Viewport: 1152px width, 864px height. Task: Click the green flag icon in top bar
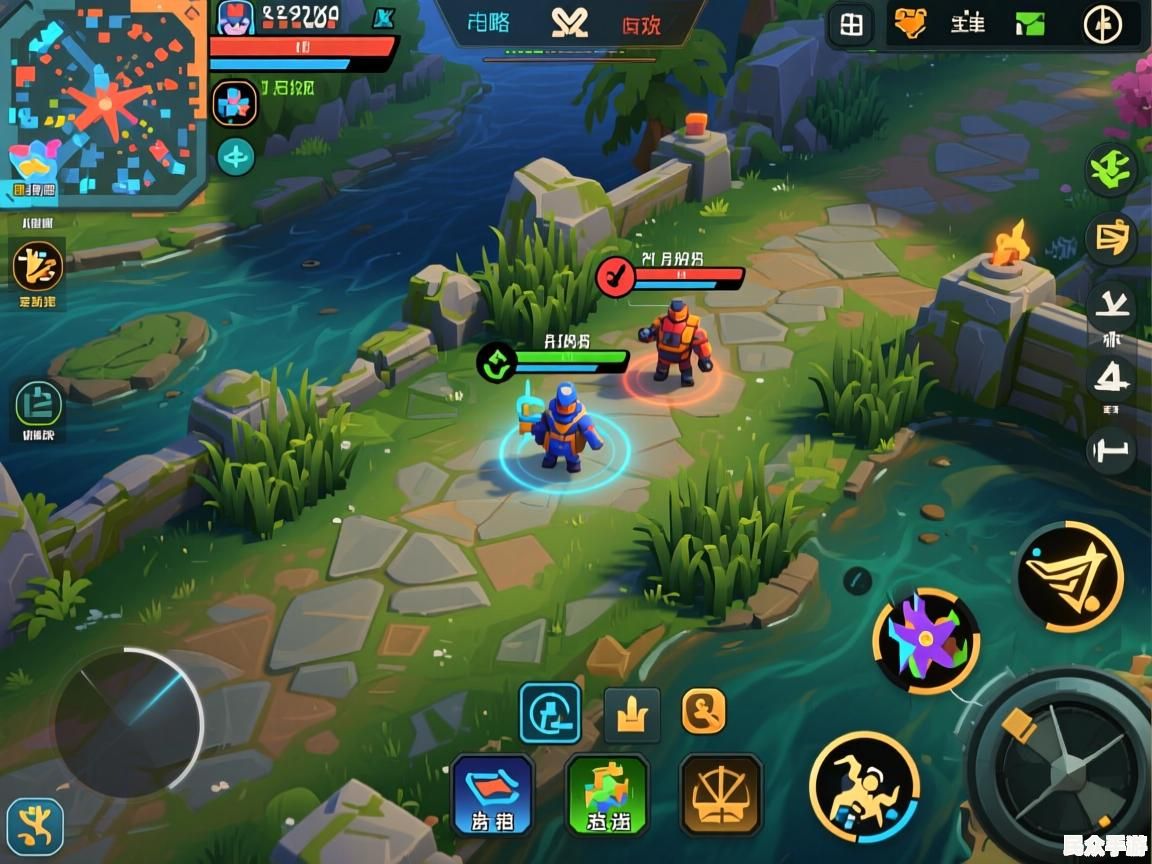coord(1030,24)
